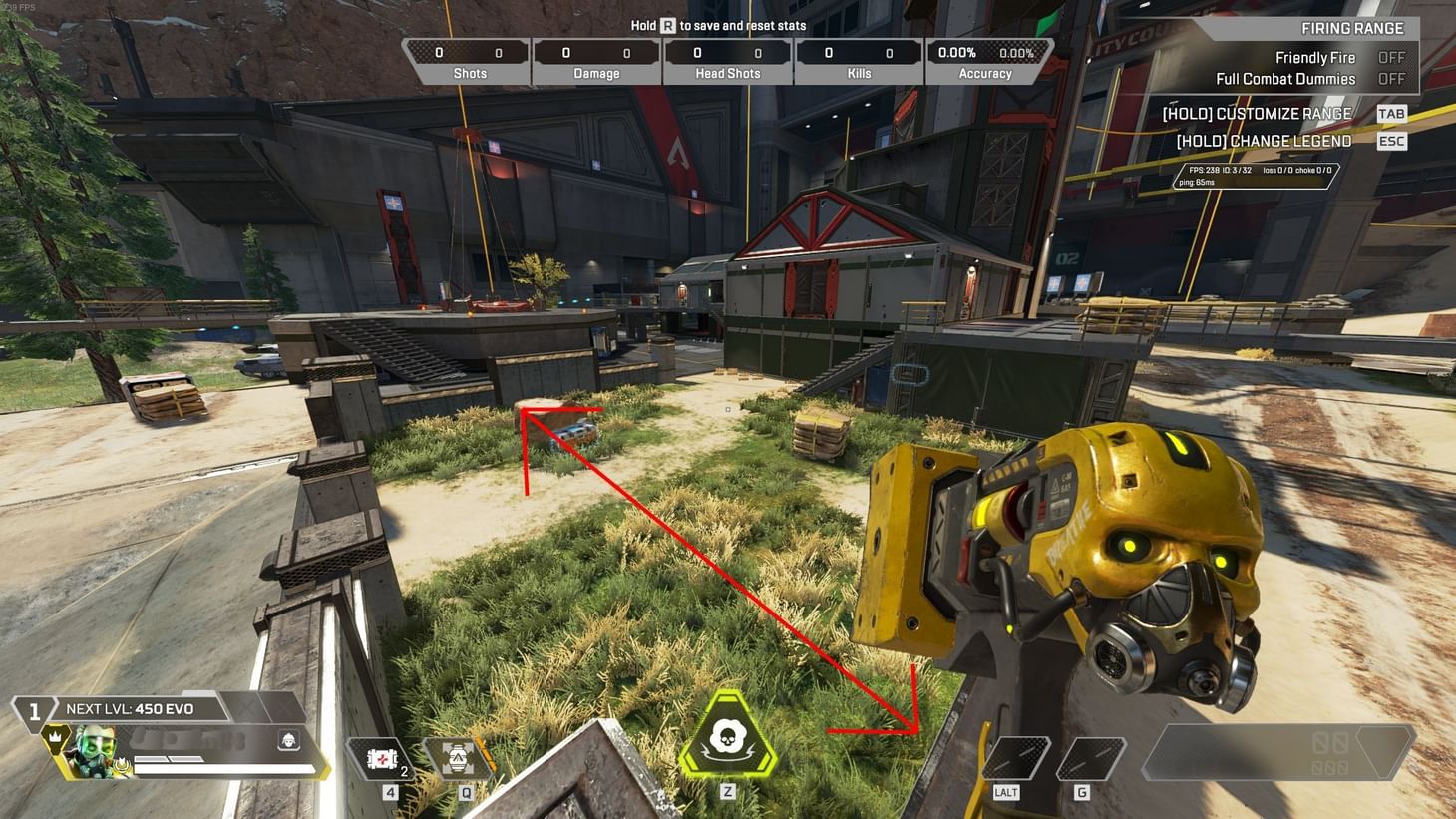Click the Head Shots counter panel
The height and width of the screenshot is (819, 1456).
(x=727, y=60)
